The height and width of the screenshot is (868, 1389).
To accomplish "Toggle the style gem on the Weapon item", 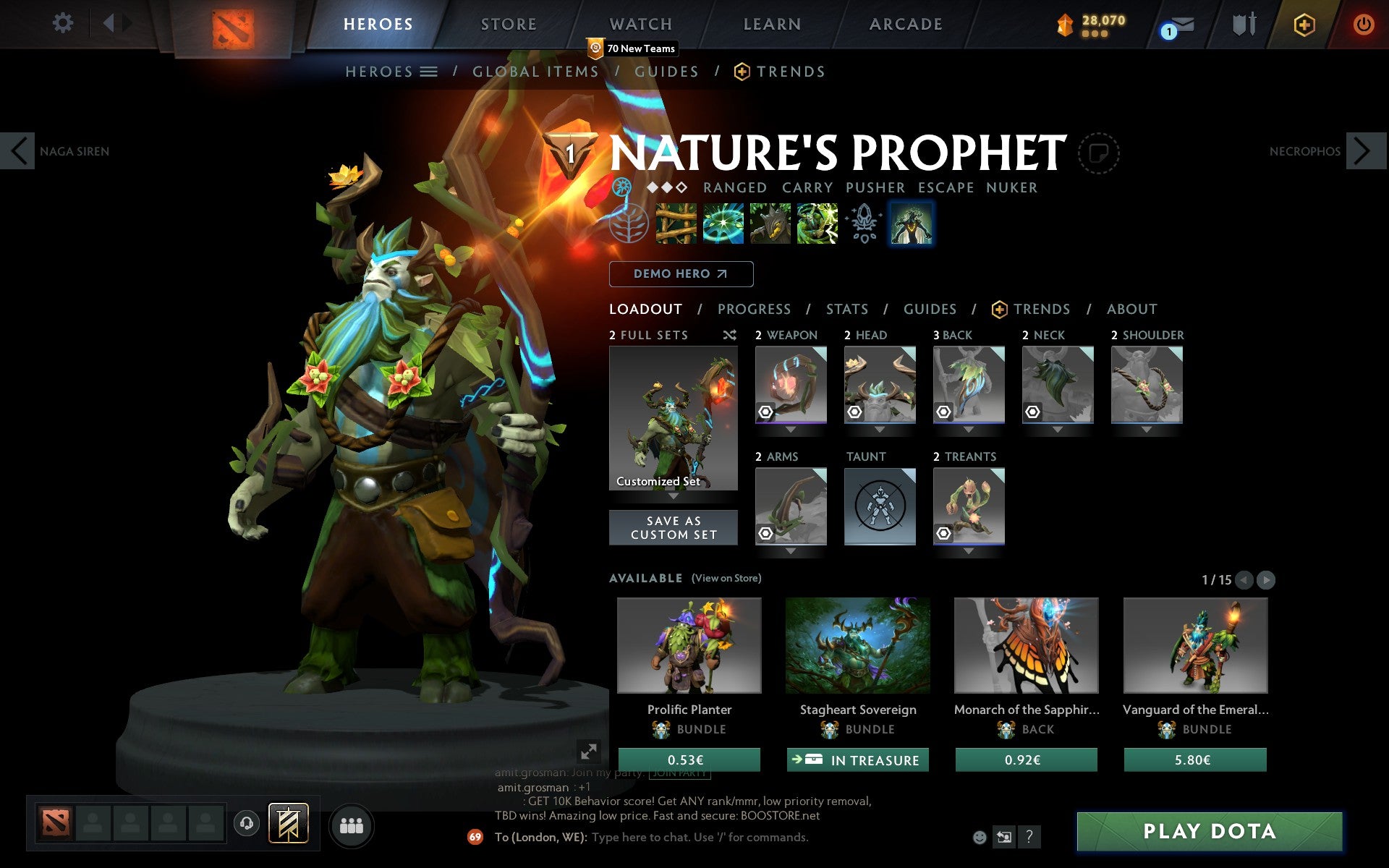I will coord(765,412).
